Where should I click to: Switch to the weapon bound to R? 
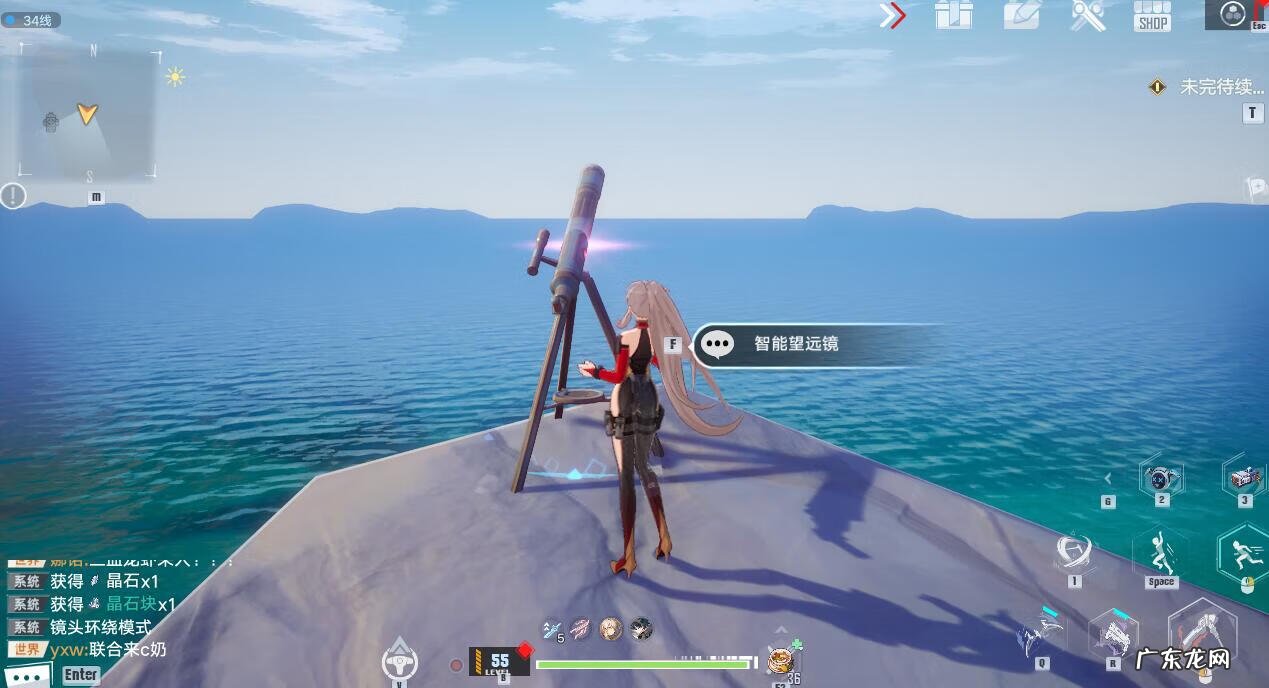coord(1114,634)
